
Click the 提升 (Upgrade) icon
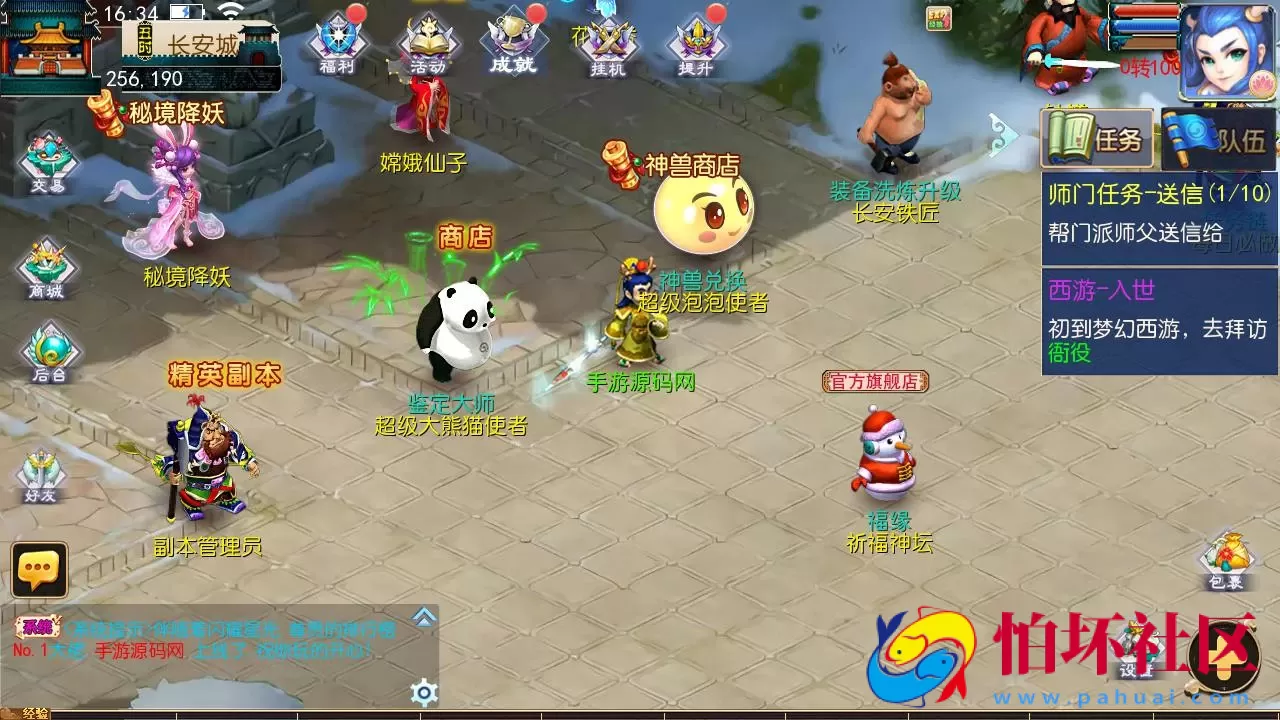point(694,40)
